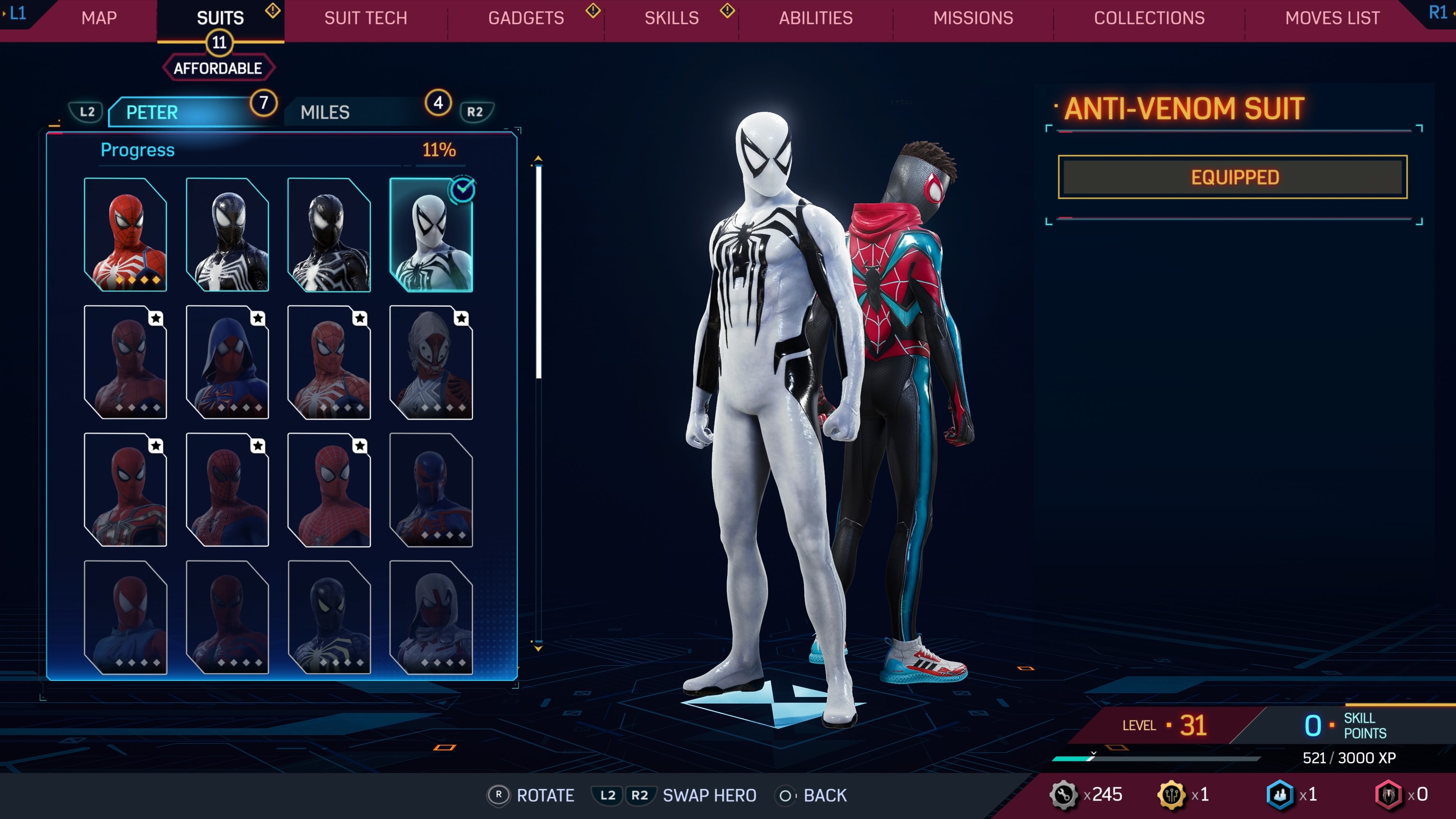Screen dimensions: 1456x819
Task: Select the dark blue 2099 suit tile
Action: [431, 490]
